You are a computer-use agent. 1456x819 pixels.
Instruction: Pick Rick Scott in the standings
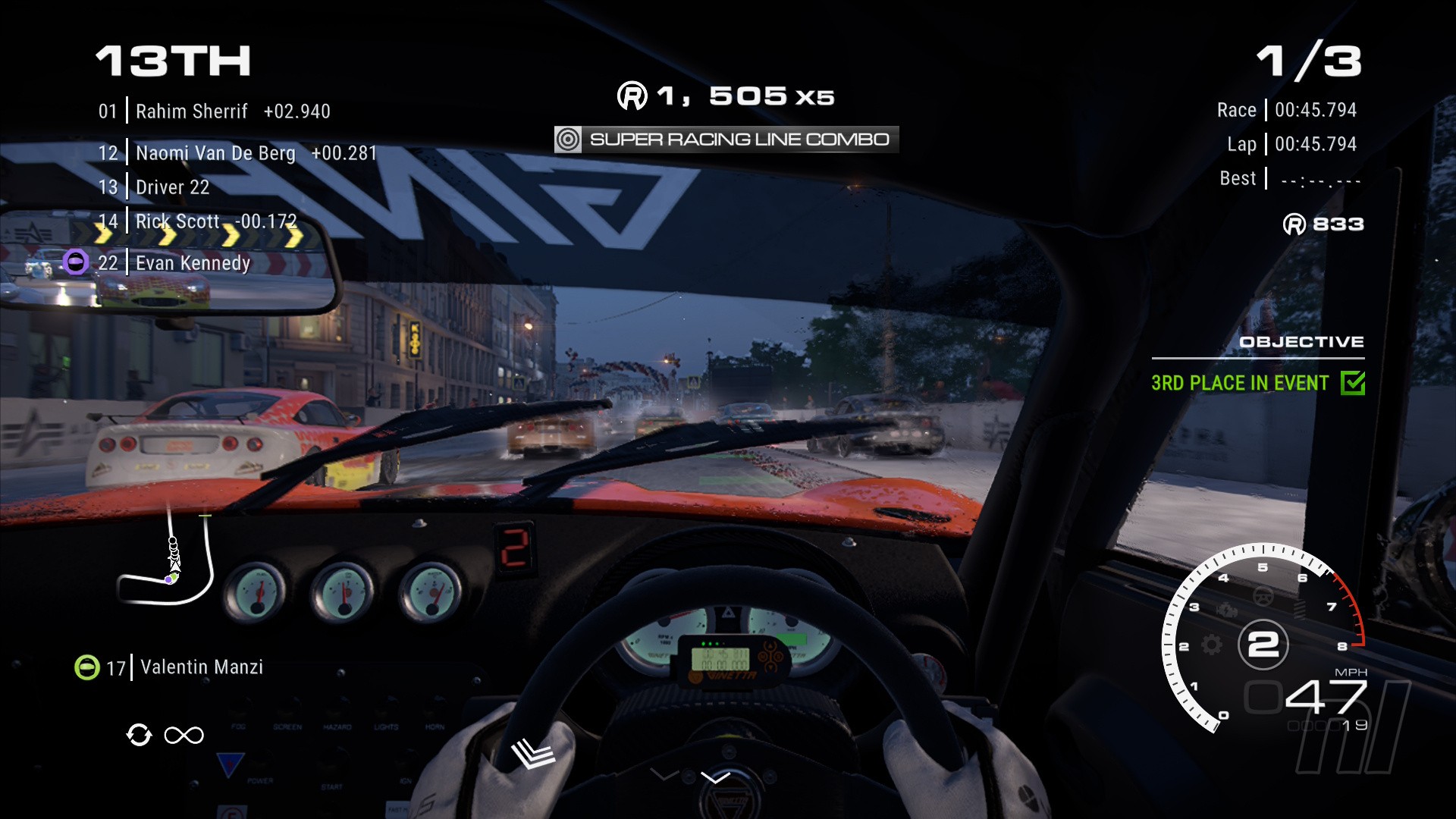click(x=197, y=221)
